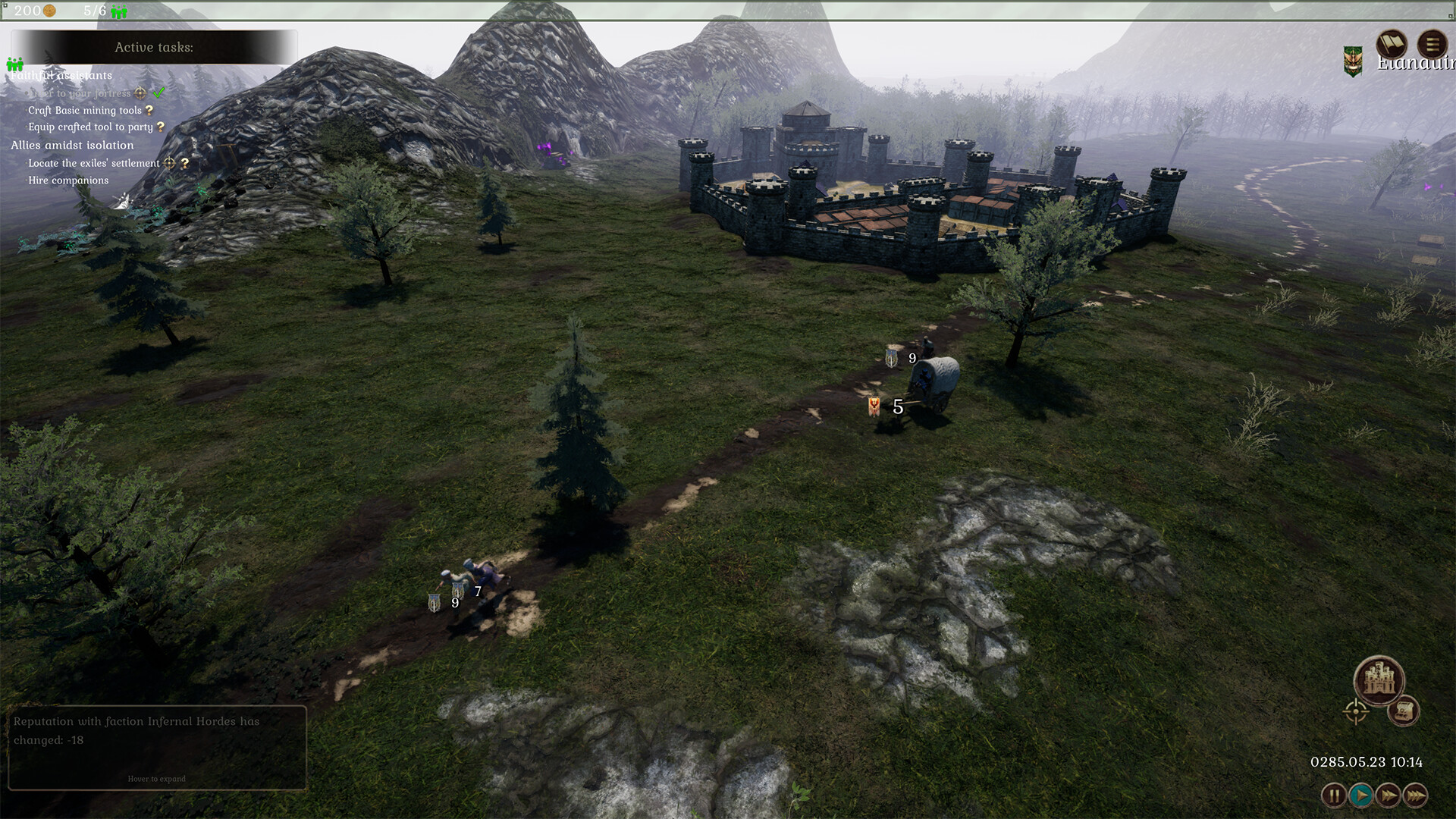Viewport: 1456px width, 819px height.
Task: Enable double speed fast-forward
Action: click(1389, 795)
